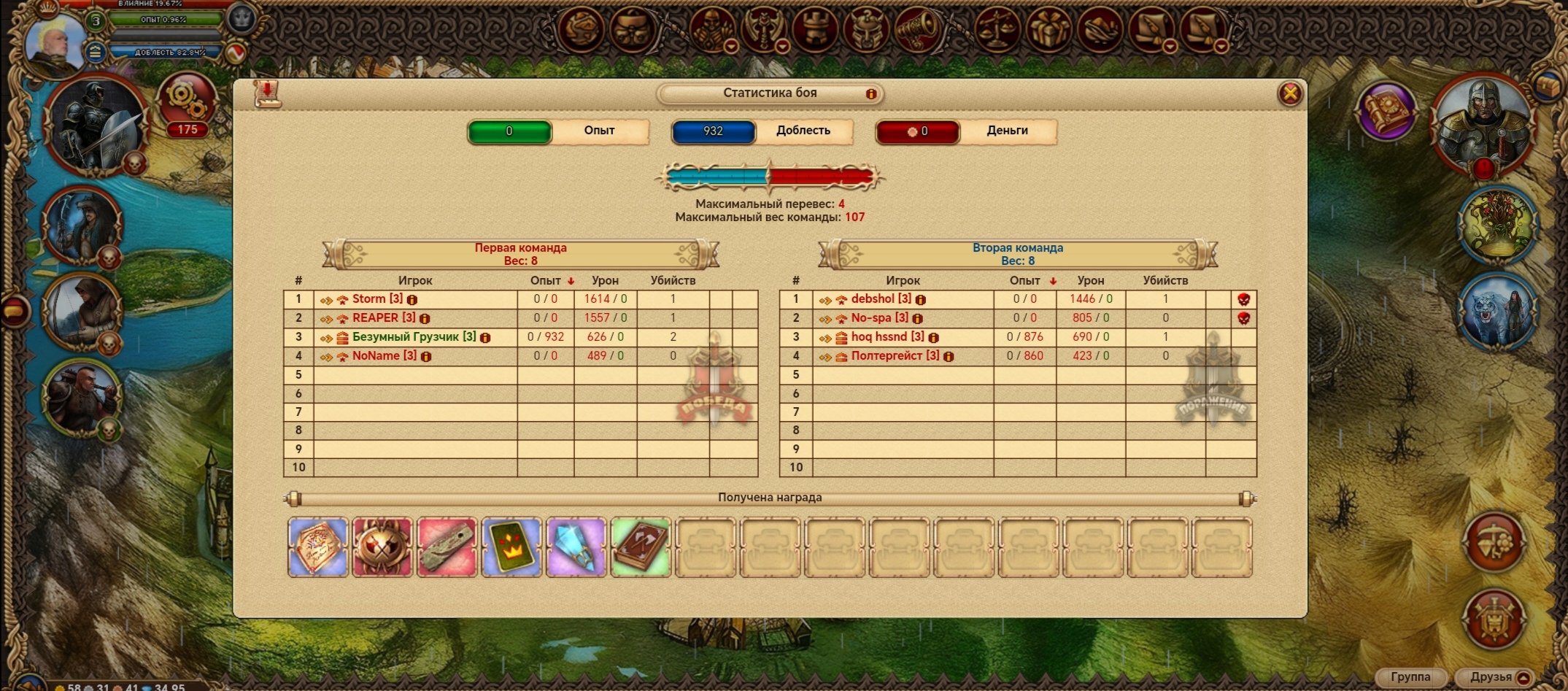This screenshot has width=1568, height=691.
Task: Open the world map globe icon
Action: point(581,30)
